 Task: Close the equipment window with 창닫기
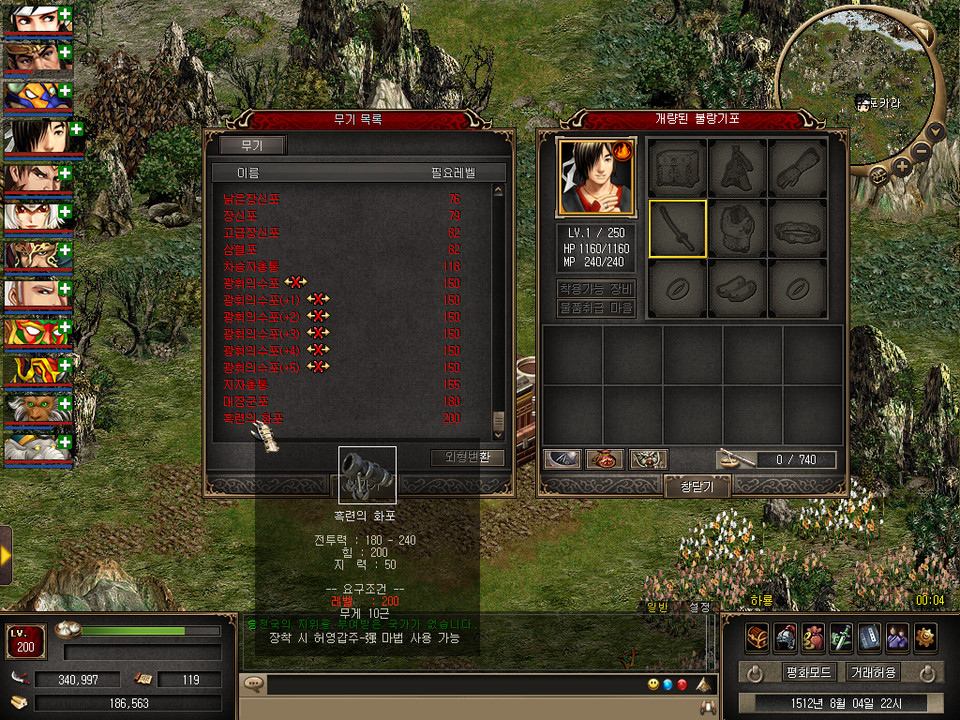click(x=696, y=486)
